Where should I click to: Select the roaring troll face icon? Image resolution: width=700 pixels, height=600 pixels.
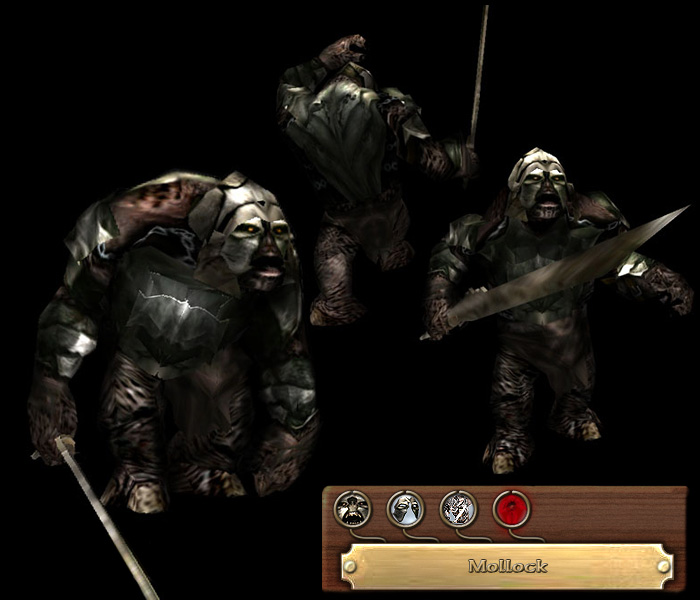click(352, 508)
